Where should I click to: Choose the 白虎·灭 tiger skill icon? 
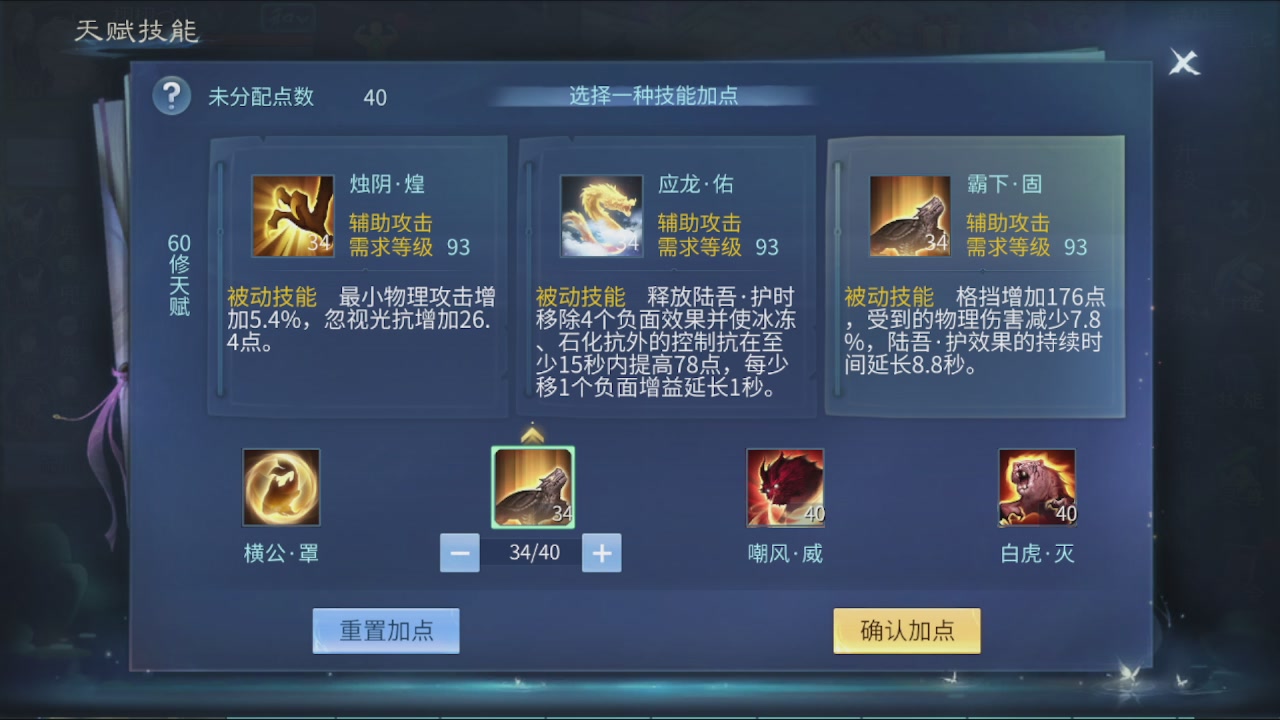point(1037,488)
